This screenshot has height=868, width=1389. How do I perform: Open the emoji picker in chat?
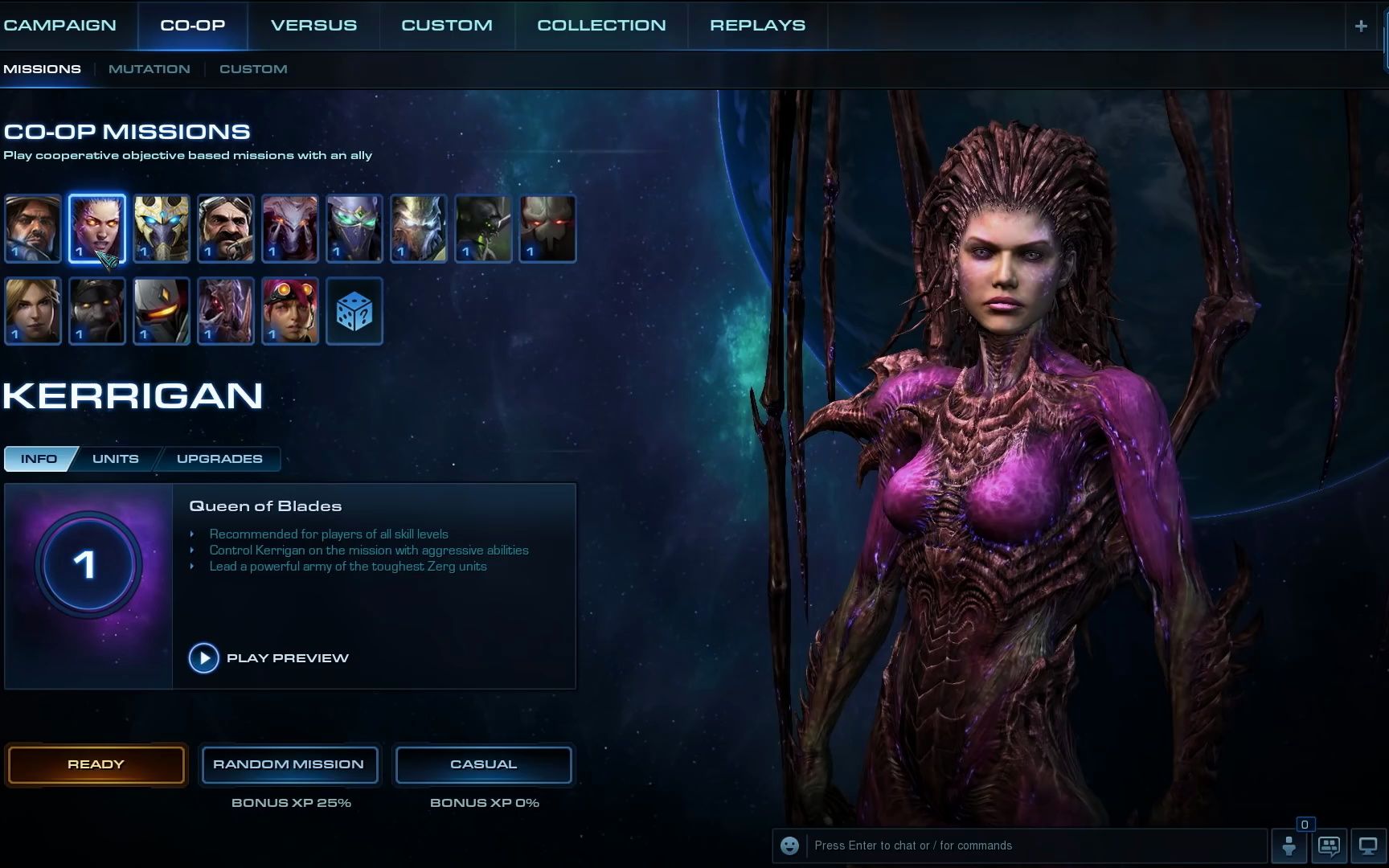[x=790, y=845]
